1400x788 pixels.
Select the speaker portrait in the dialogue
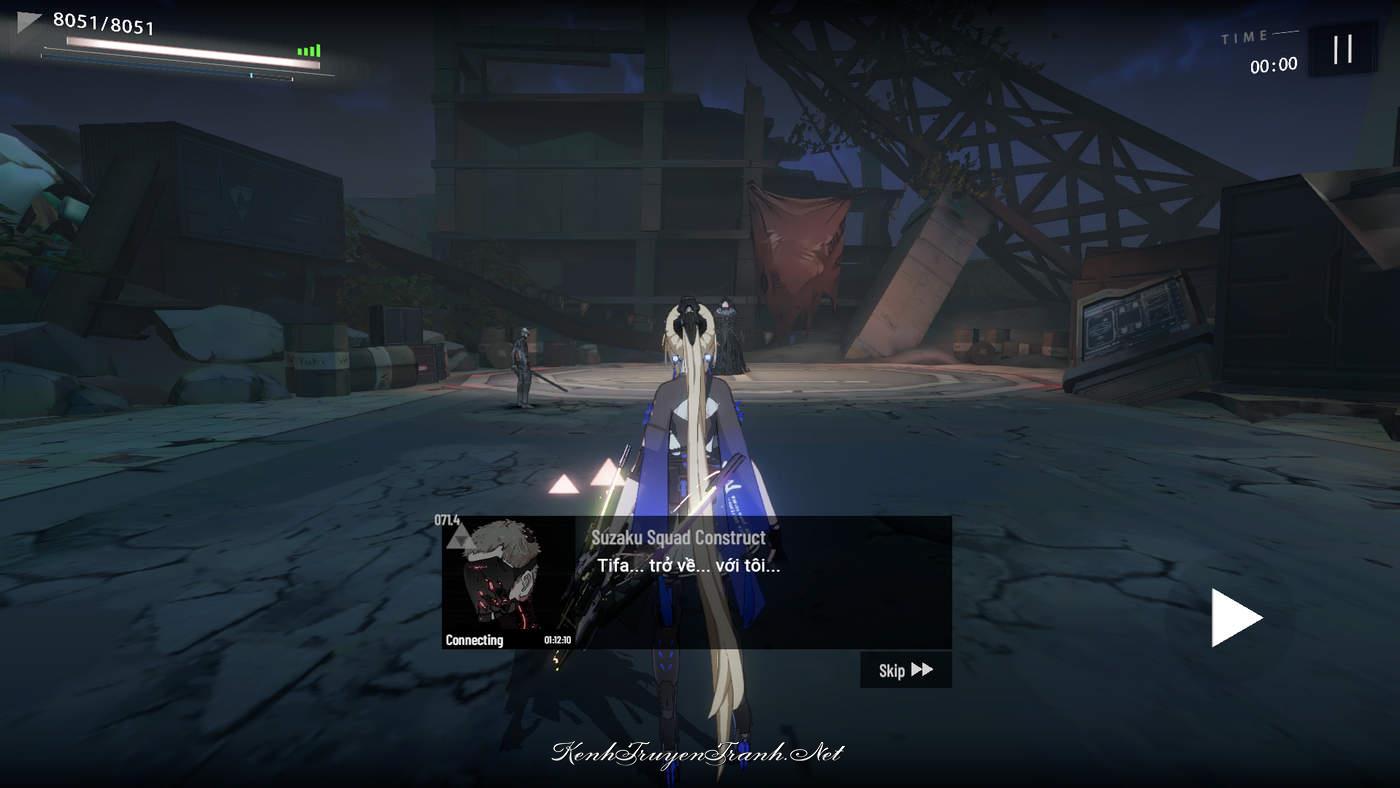[506, 581]
